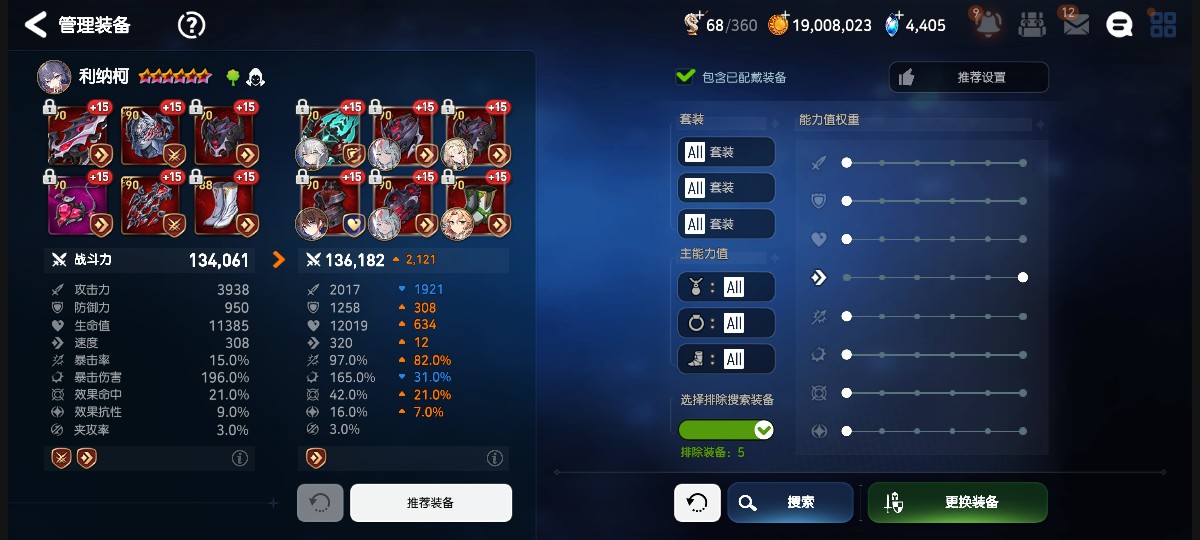Viewport: 1200px width, 540px height.
Task: Click the 推荐装备 button
Action: [x=430, y=503]
